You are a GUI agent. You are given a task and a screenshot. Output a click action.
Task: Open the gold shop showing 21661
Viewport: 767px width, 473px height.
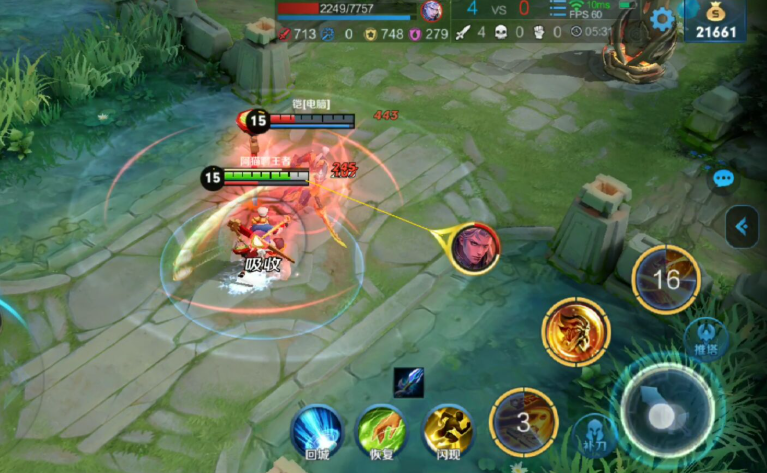tap(715, 20)
